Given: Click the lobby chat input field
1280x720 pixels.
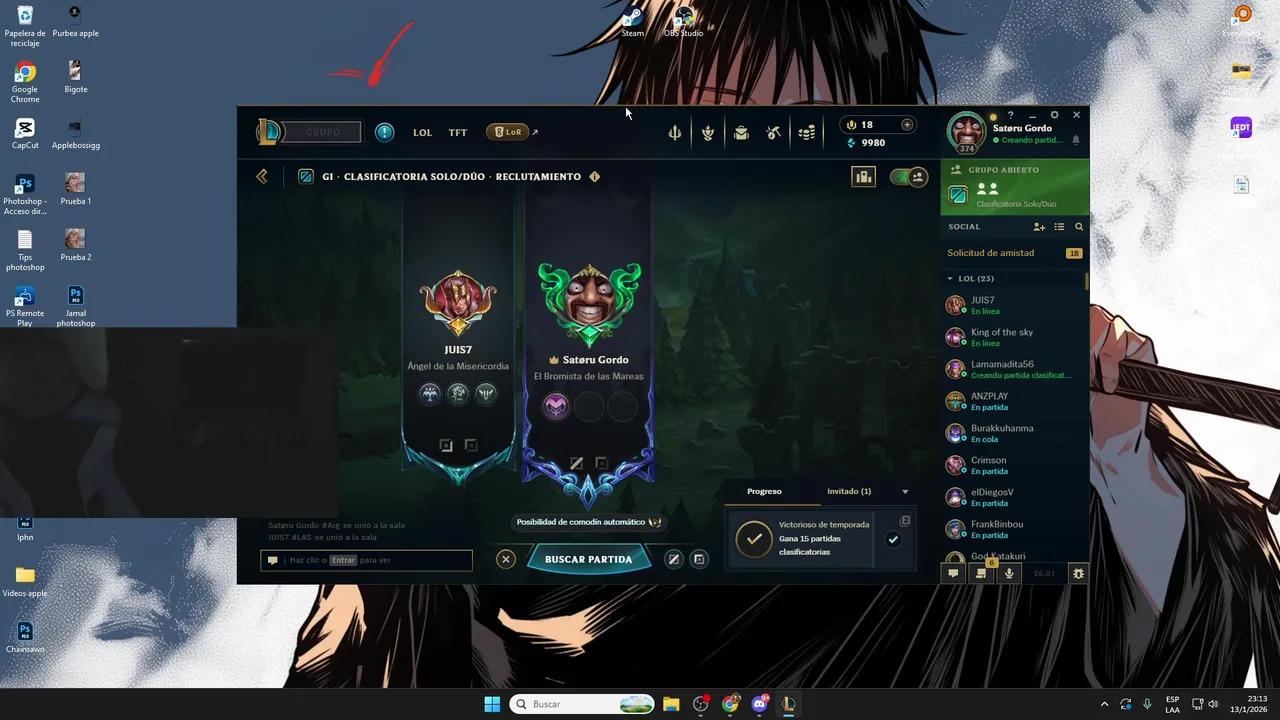Looking at the screenshot, I should (370, 560).
